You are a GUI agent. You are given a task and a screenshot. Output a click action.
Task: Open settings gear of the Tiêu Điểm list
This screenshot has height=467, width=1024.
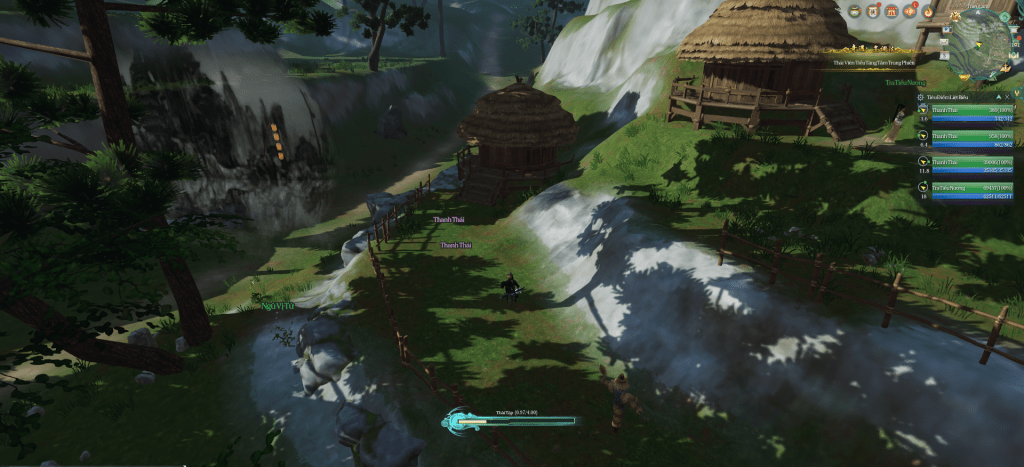pyautogui.click(x=920, y=97)
